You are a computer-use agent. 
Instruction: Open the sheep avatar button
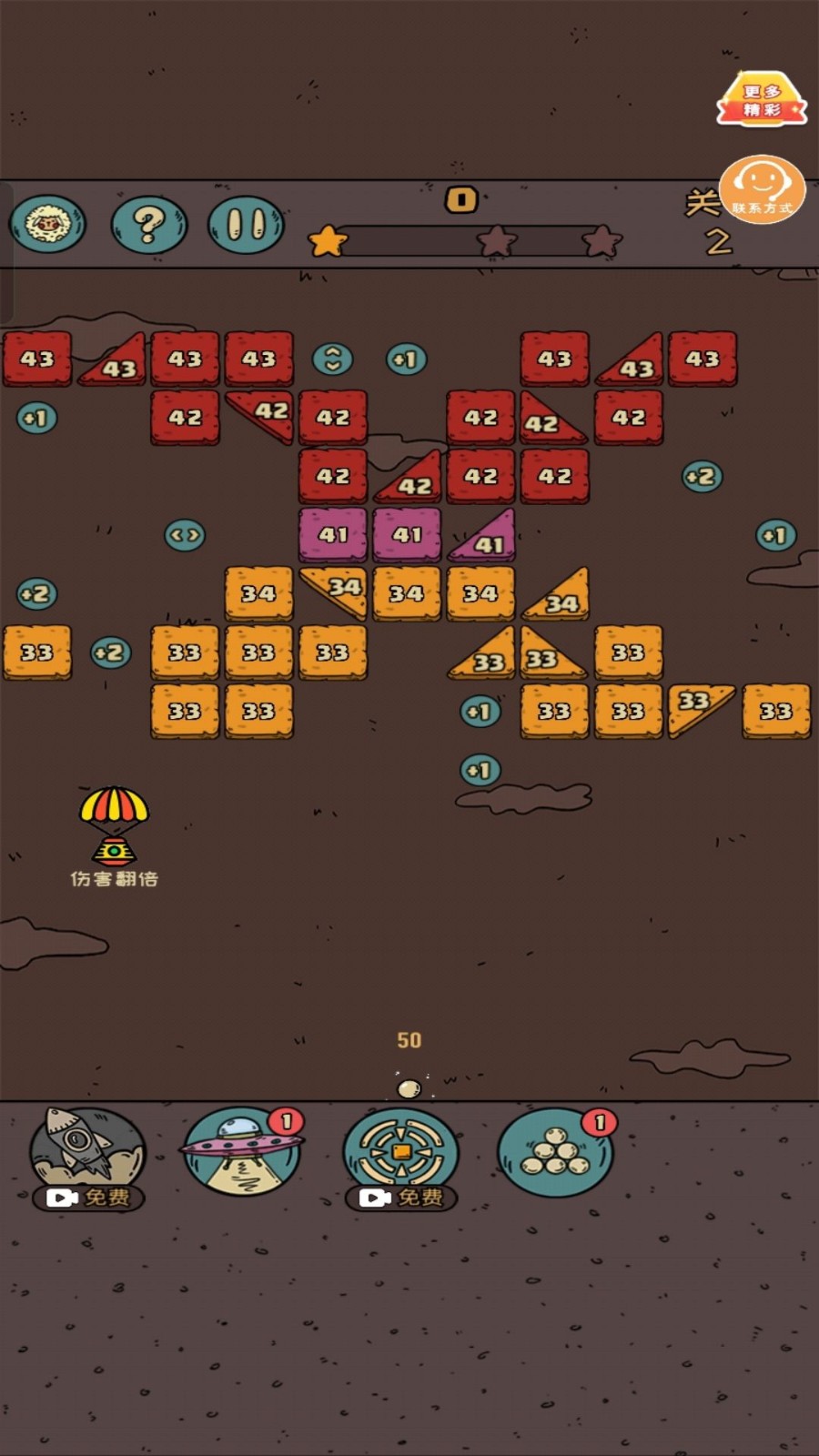coord(47,224)
